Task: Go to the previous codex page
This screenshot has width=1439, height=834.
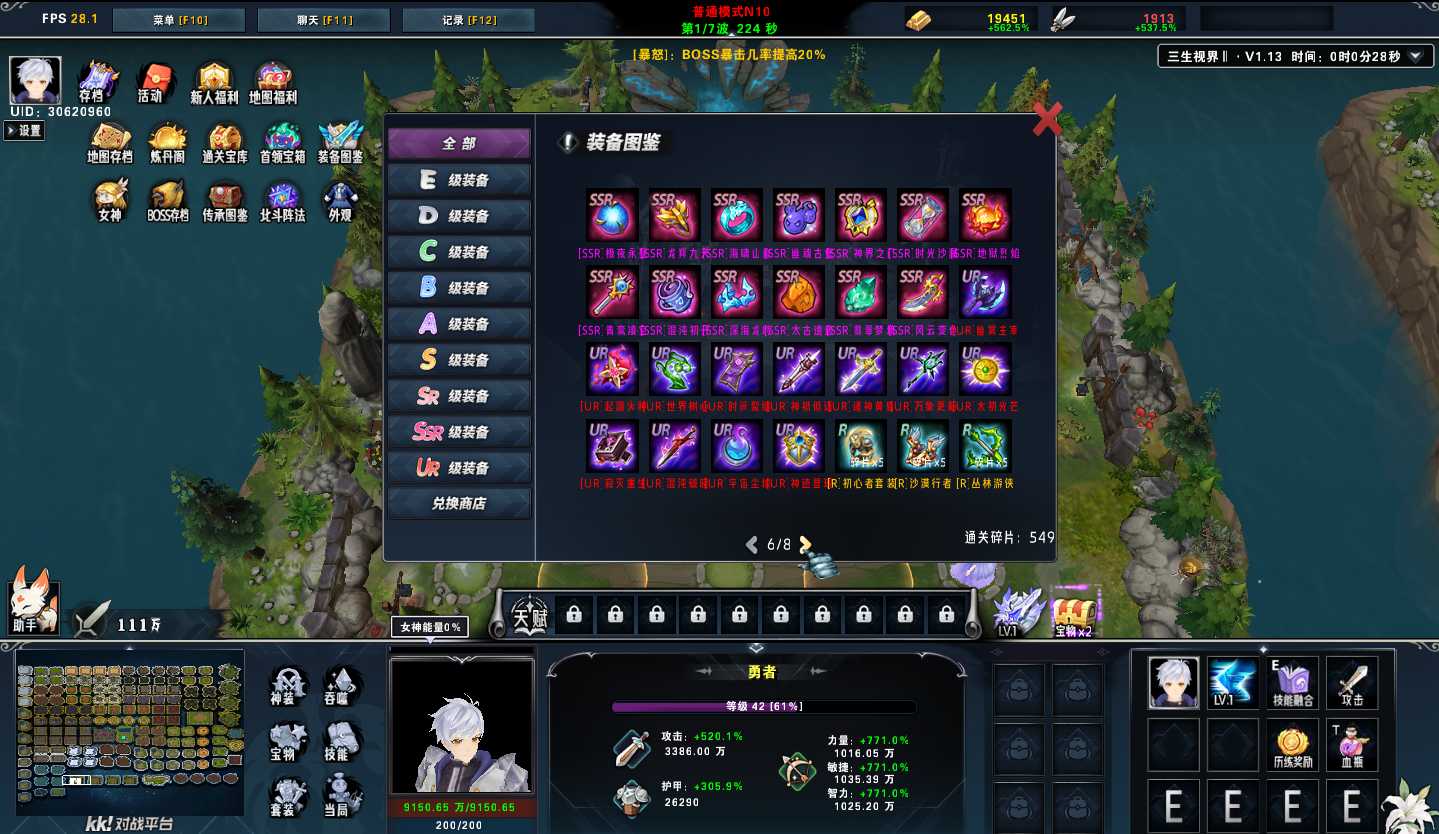Action: tap(752, 545)
